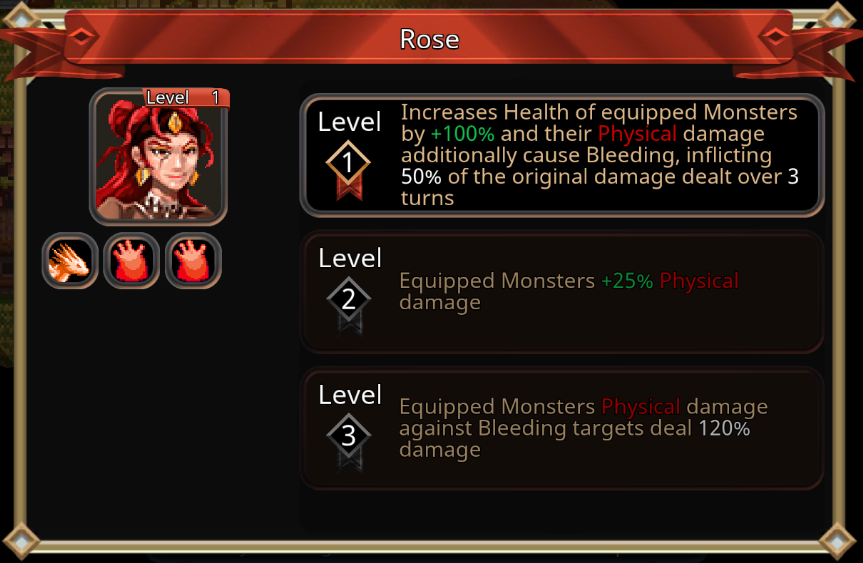Screen dimensions: 863x563
Task: Click the orange dragon head icon
Action: (70, 261)
